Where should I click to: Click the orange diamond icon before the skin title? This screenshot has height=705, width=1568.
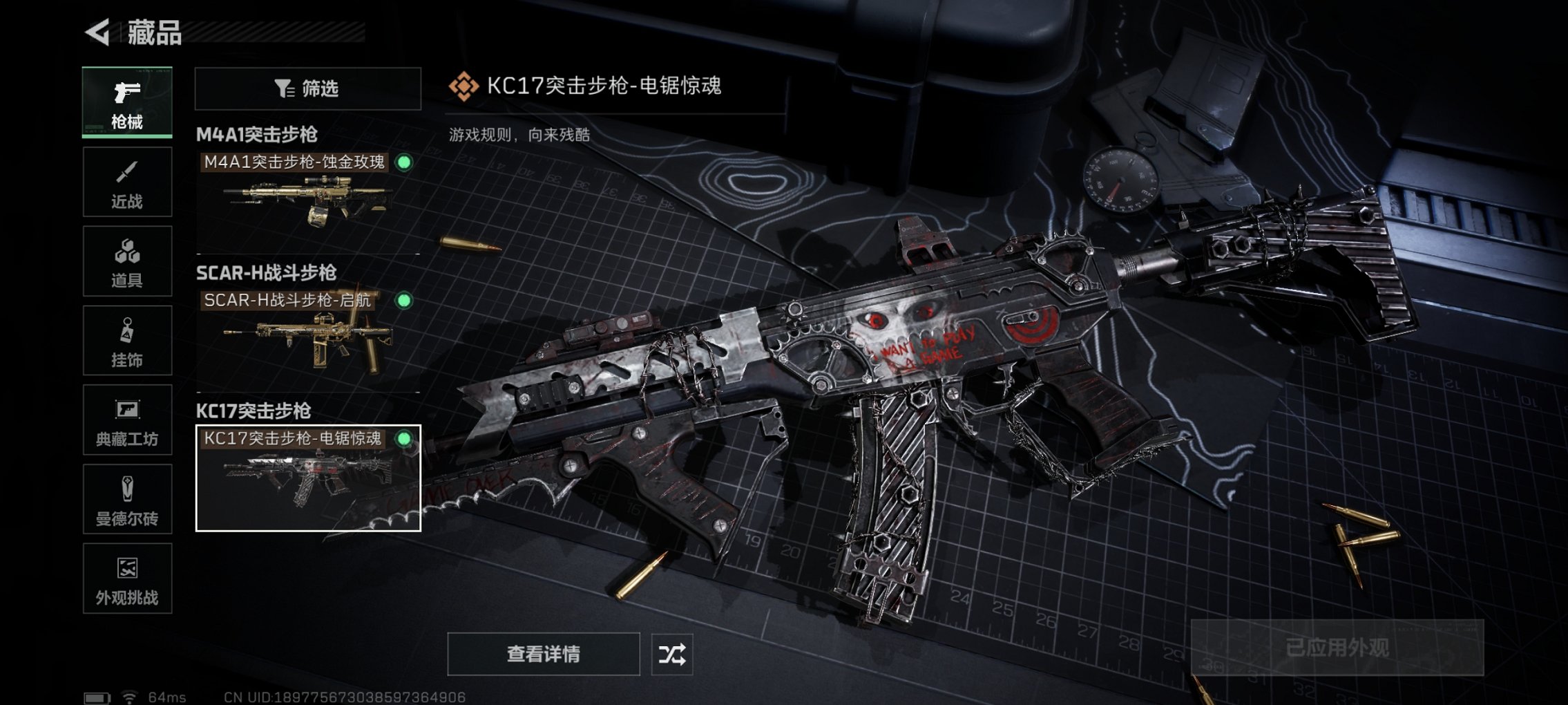(x=464, y=86)
